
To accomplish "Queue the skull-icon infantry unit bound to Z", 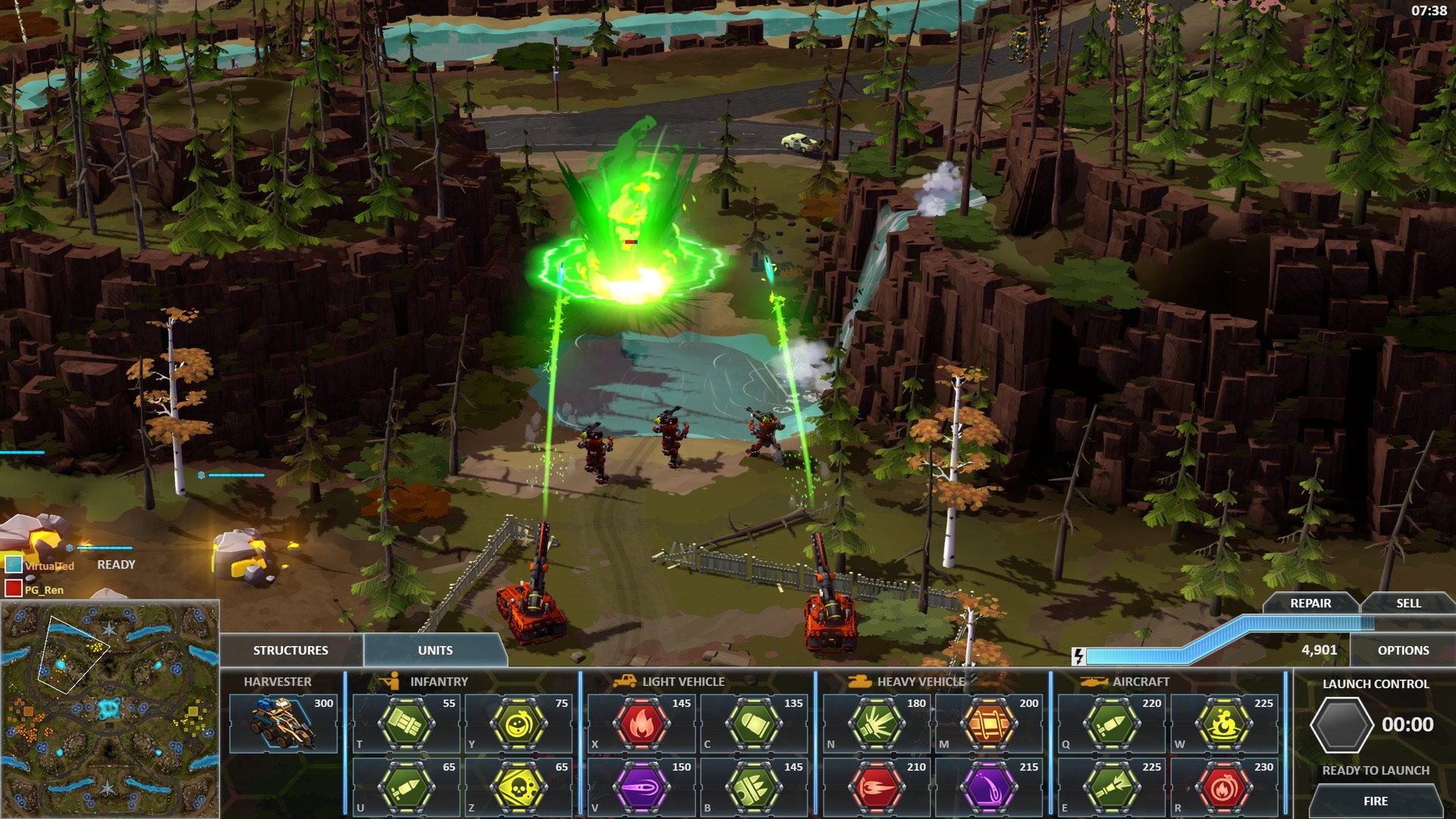I will tap(519, 785).
